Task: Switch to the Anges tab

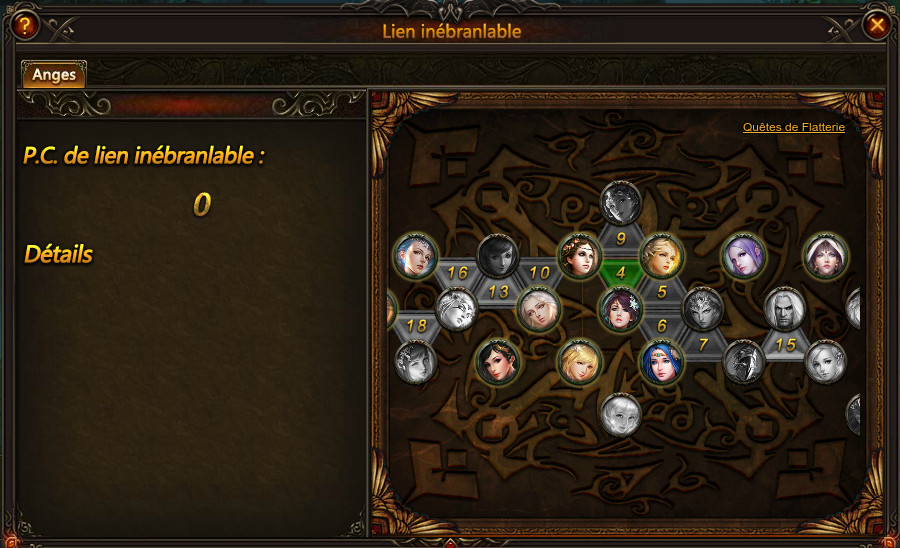Action: click(54, 74)
